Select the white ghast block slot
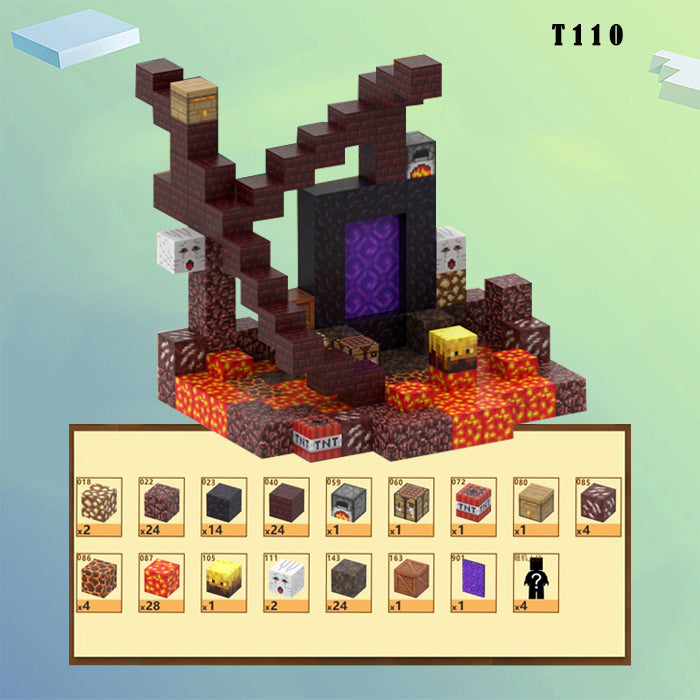Viewport: 700px width, 700px height. point(285,583)
